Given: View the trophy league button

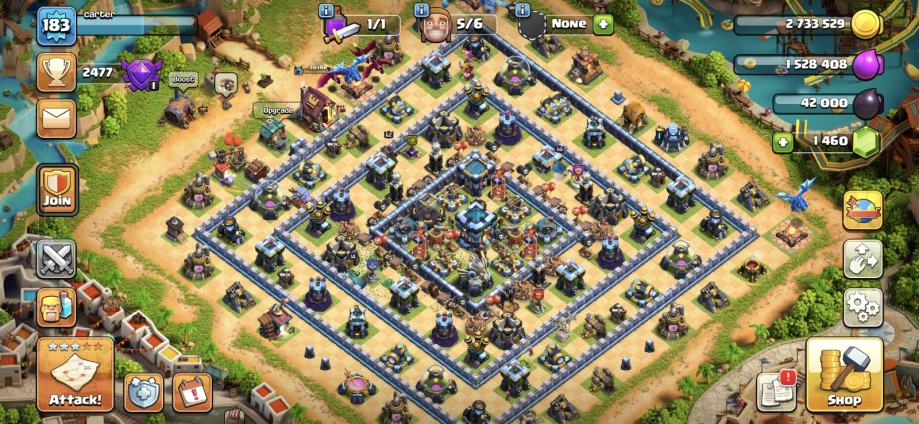Looking at the screenshot, I should [57, 71].
